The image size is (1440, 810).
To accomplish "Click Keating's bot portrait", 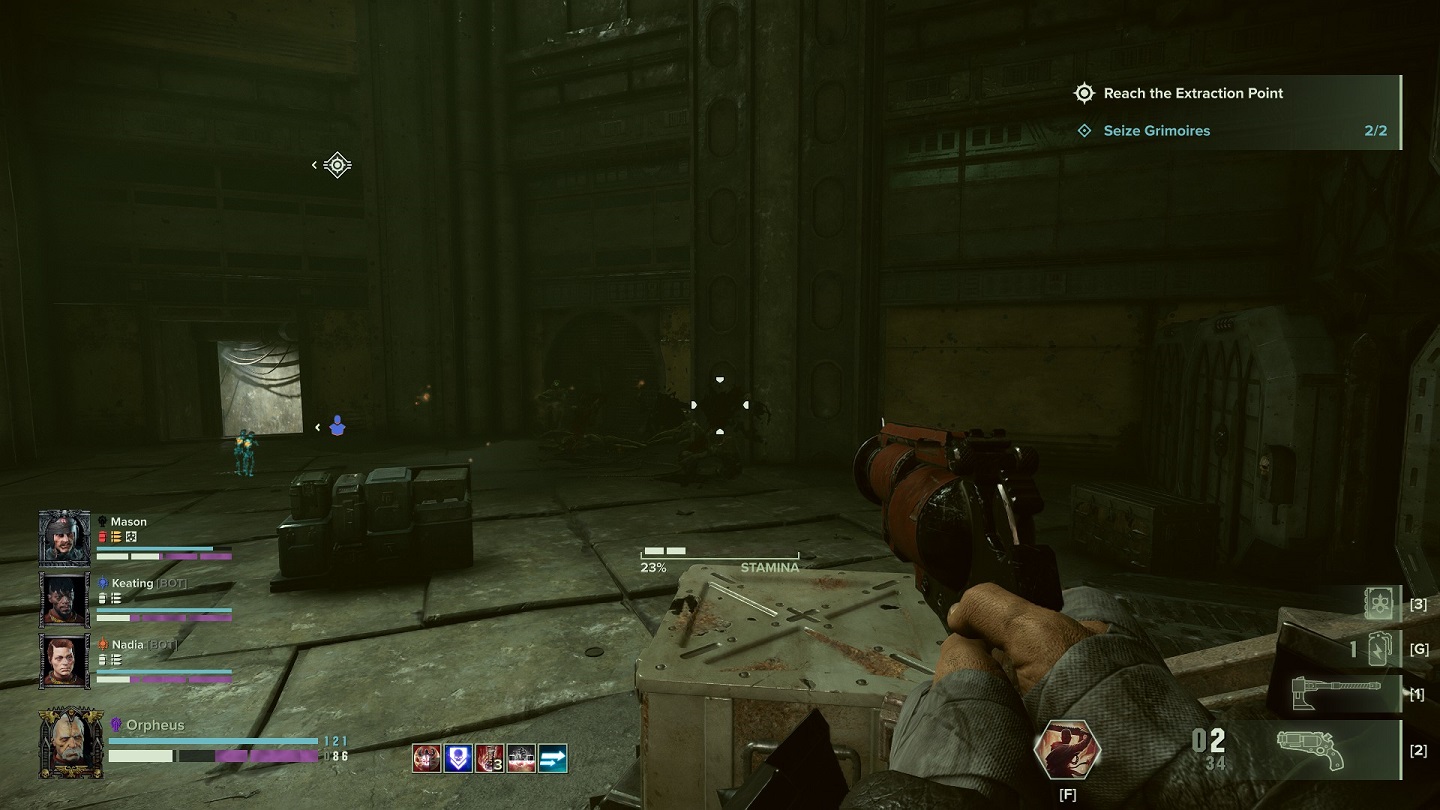I will coord(65,598).
